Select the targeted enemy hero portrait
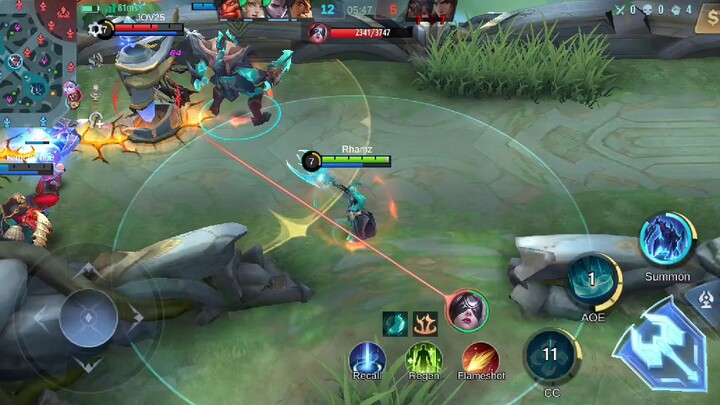The height and width of the screenshot is (405, 720). (x=467, y=308)
